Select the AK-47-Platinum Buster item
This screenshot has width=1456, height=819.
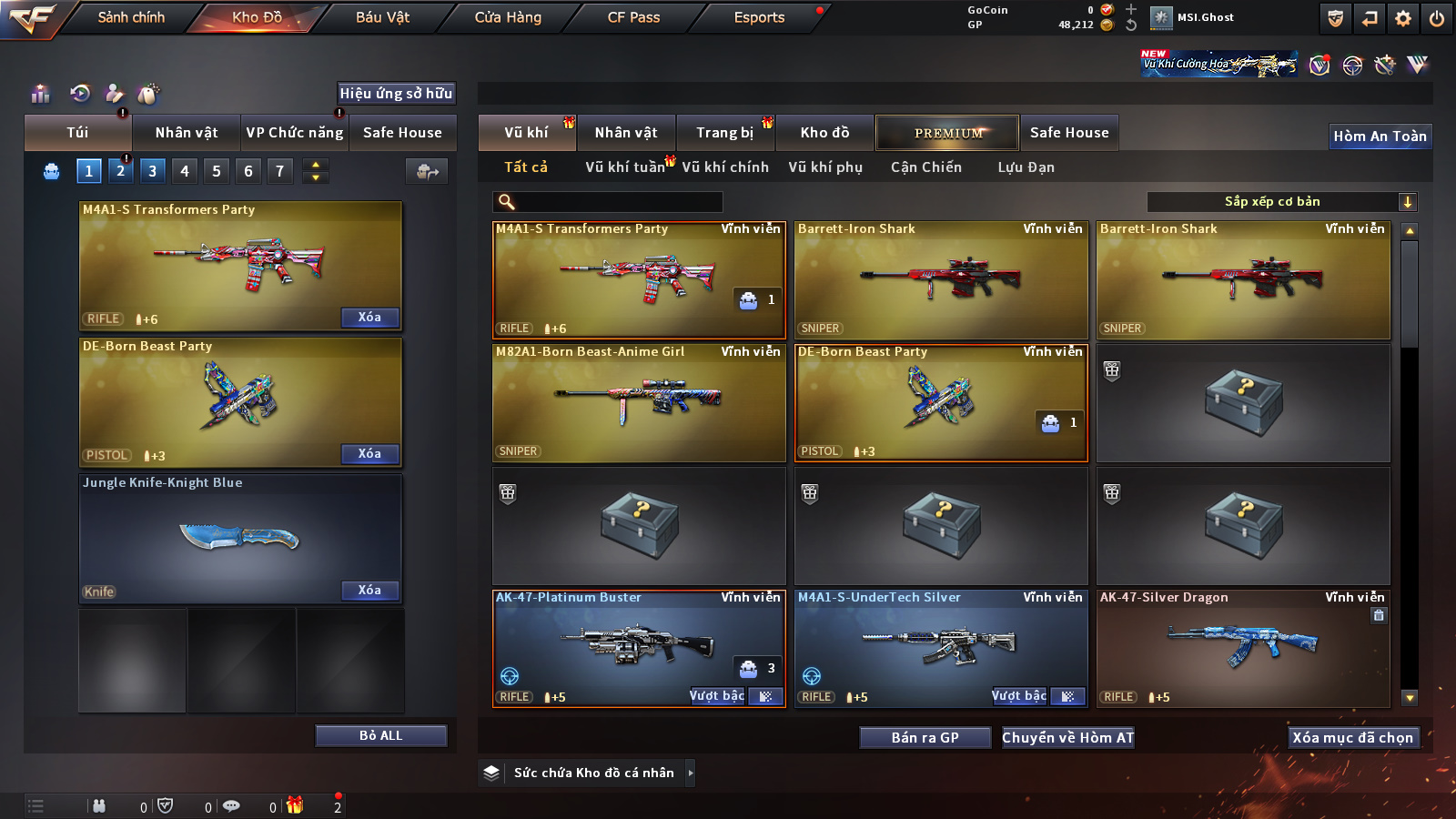[x=637, y=648]
